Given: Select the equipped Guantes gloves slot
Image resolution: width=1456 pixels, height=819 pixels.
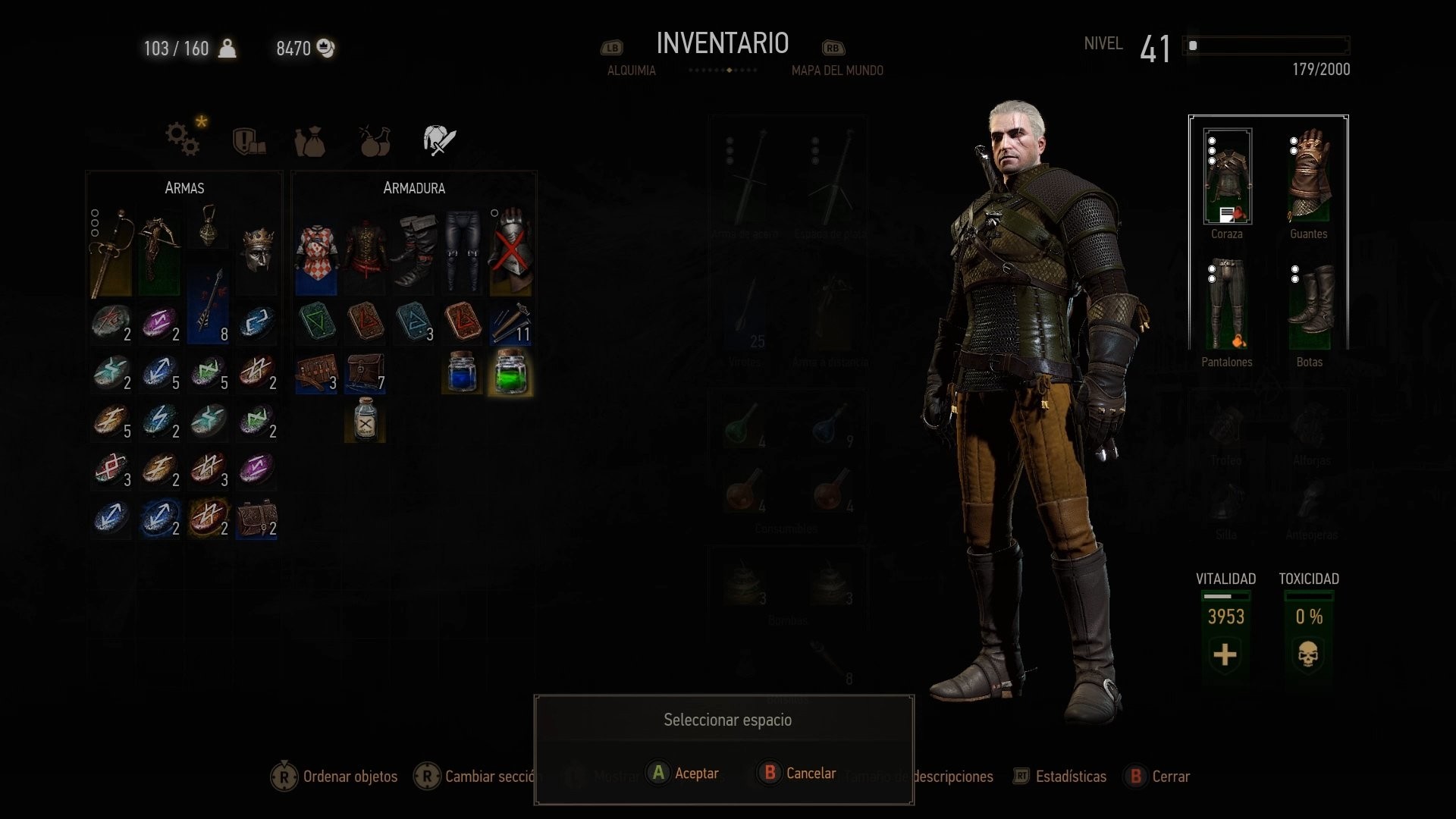Looking at the screenshot, I should point(1308,176).
